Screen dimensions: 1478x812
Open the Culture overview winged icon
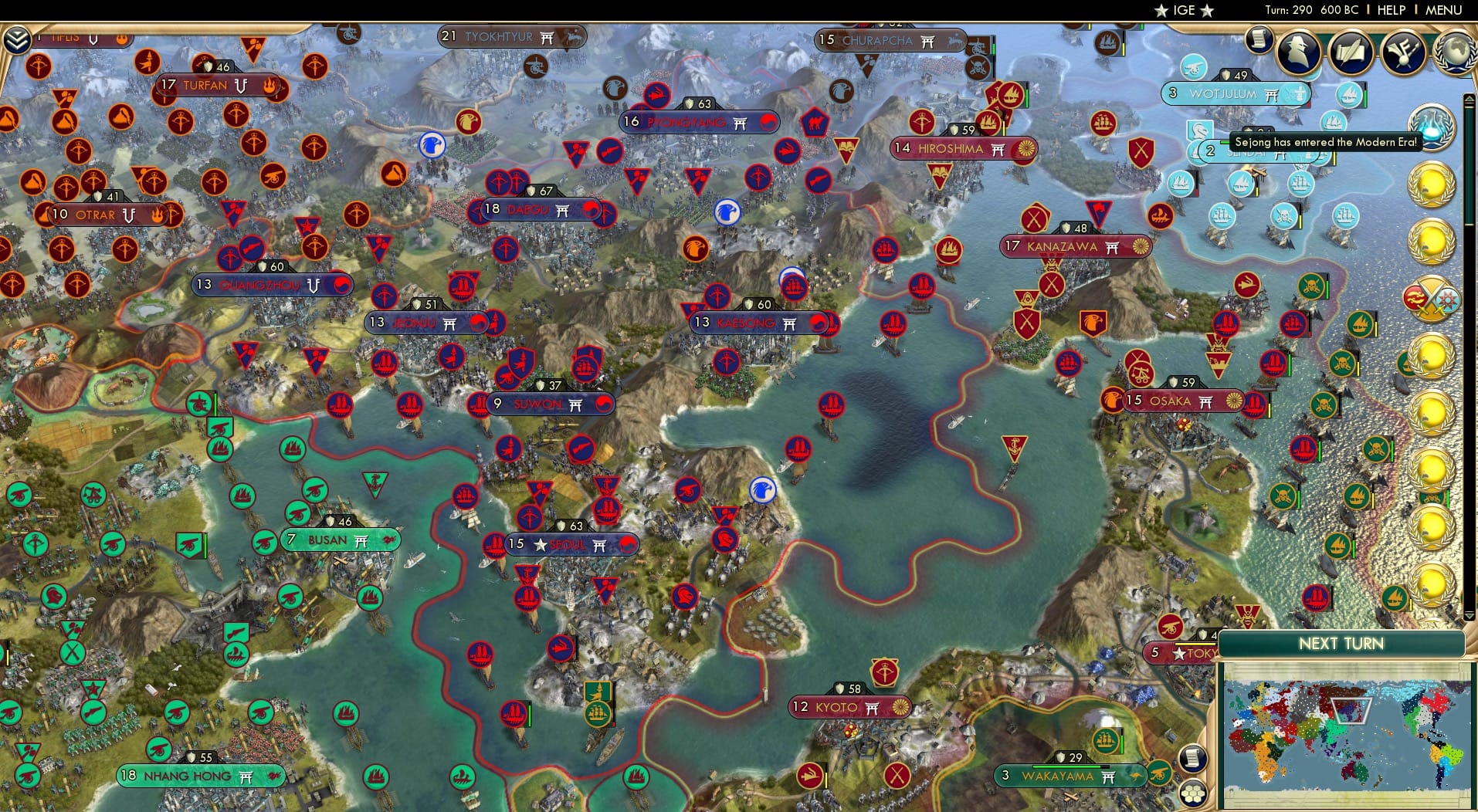(1404, 52)
